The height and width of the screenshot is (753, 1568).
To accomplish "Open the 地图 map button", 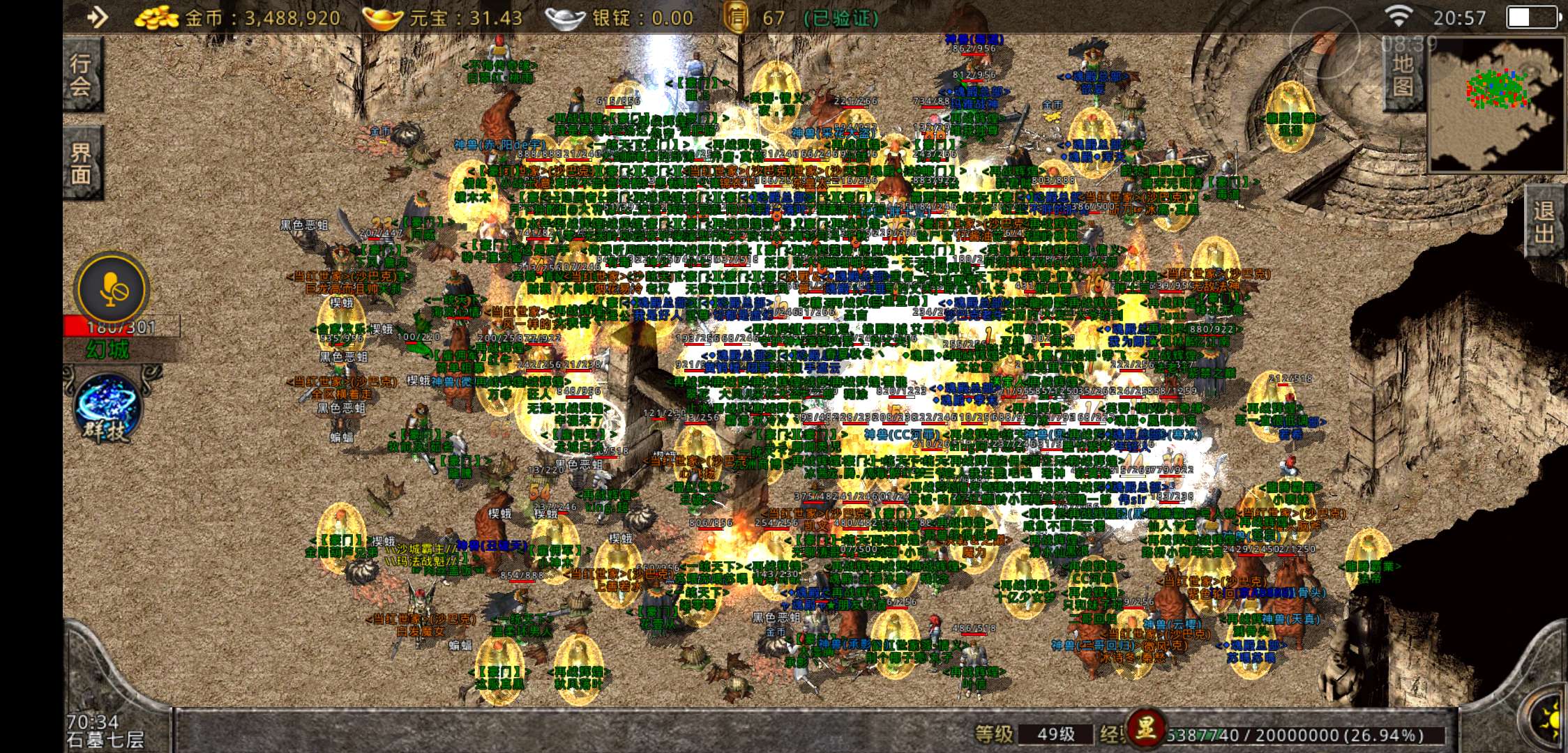I will coord(1402,75).
